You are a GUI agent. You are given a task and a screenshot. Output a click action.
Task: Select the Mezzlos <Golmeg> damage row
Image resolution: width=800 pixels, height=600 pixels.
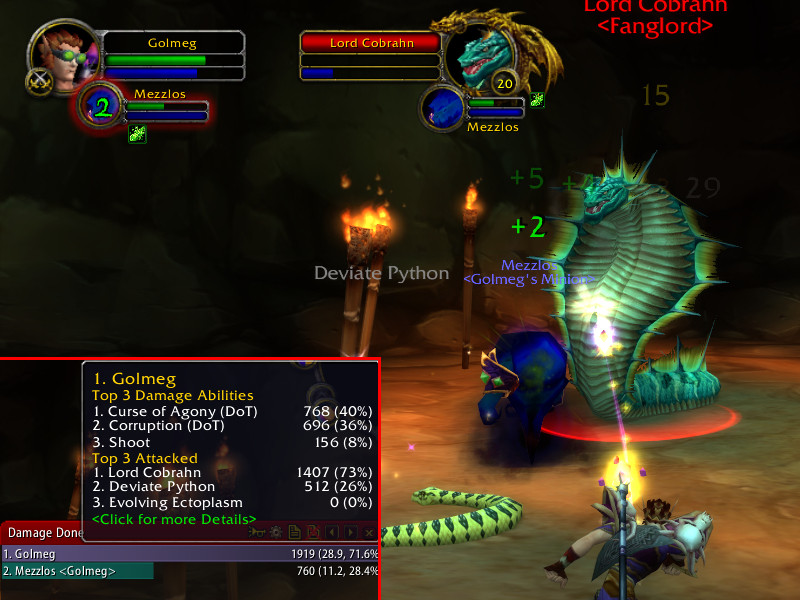78,571
